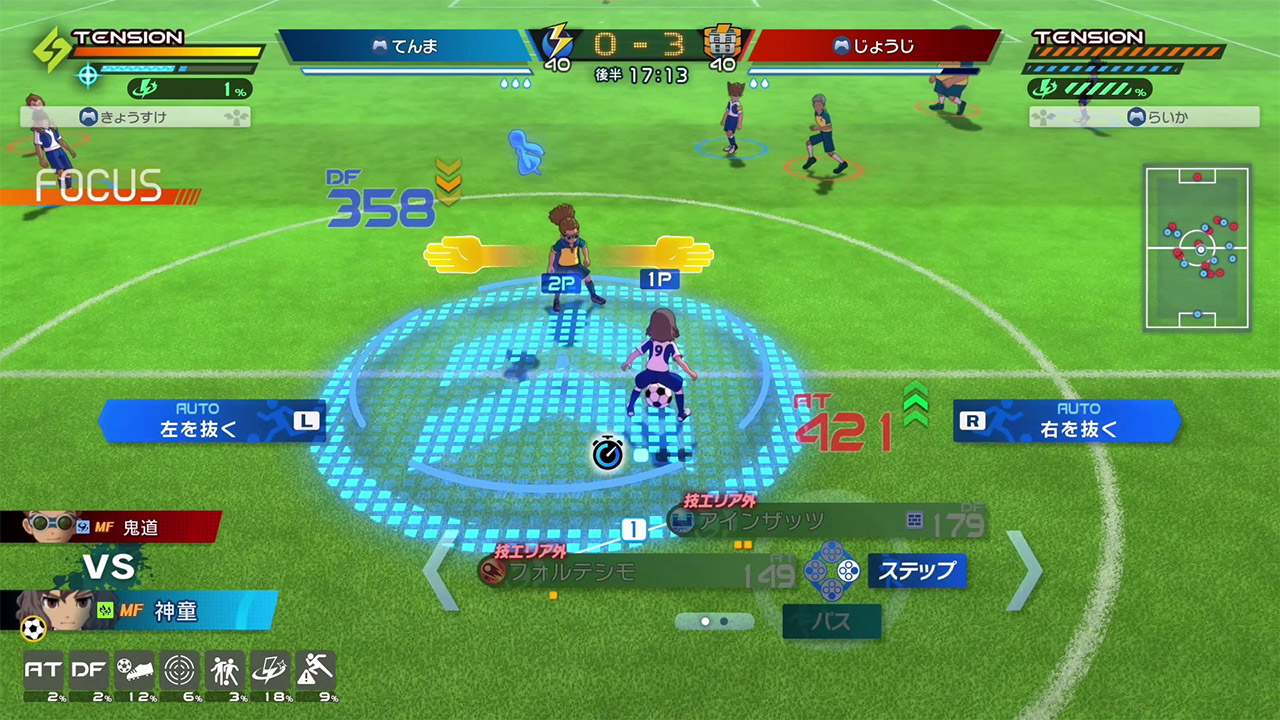
Task: Select the ステップ step action
Action: point(916,571)
